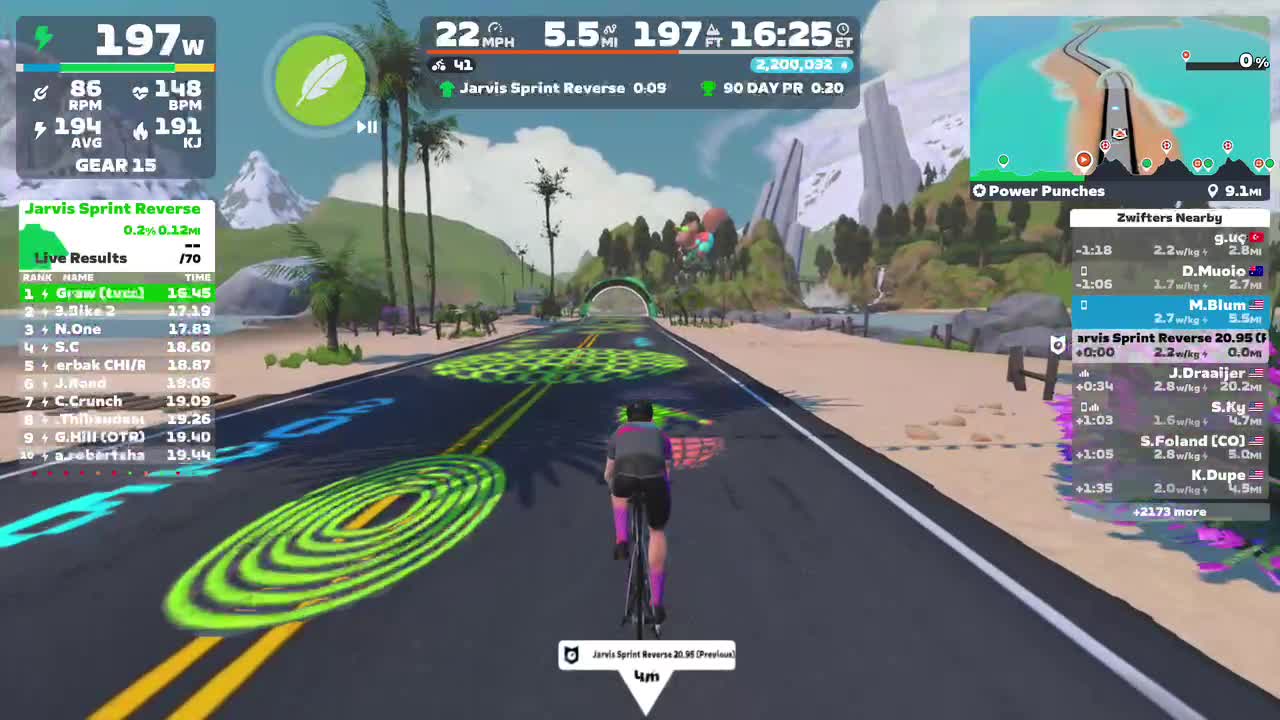Select M.Blum's highlighted rider entry
Screen dimensions: 1280x720
1170,311
